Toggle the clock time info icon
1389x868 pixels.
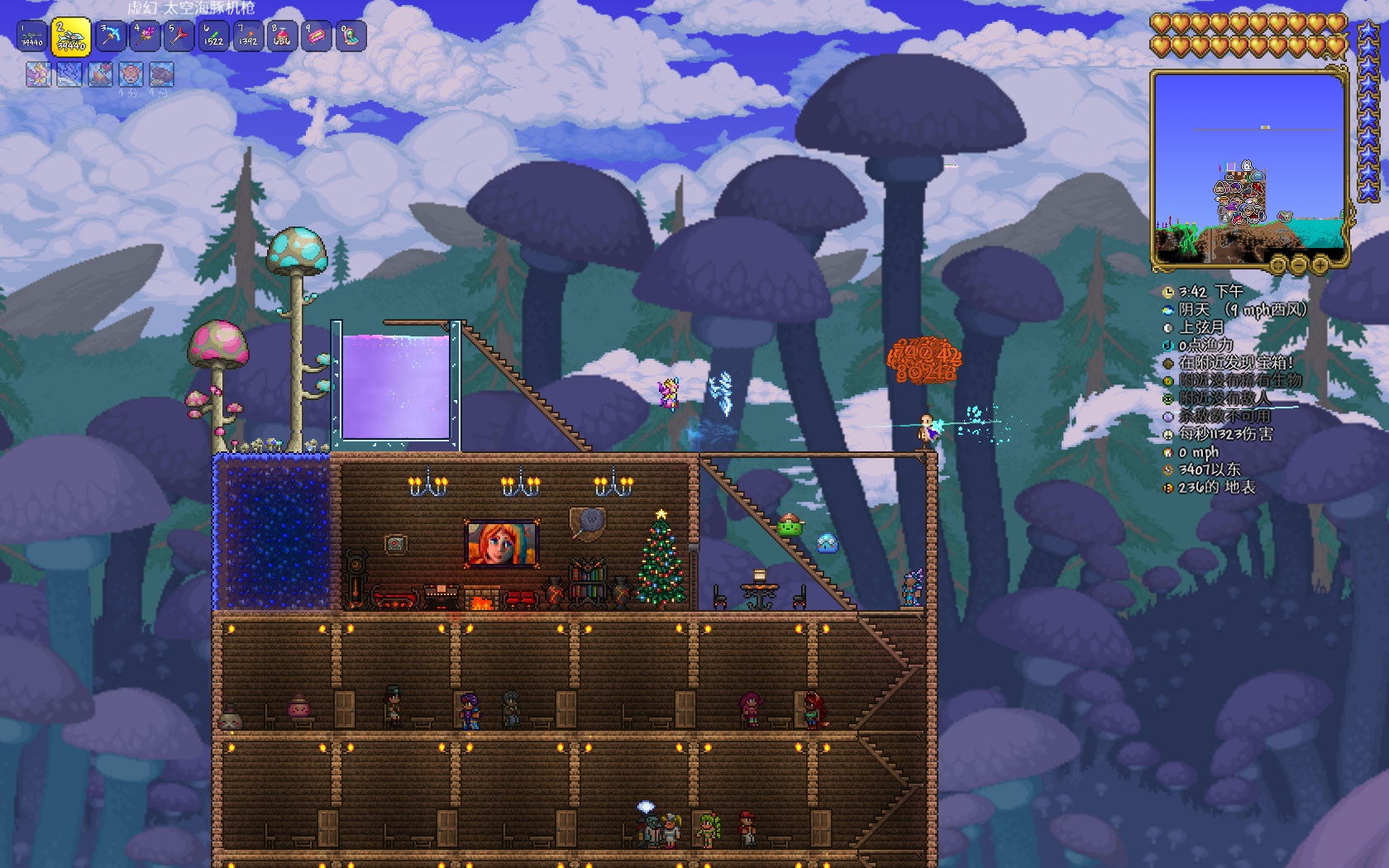1168,292
